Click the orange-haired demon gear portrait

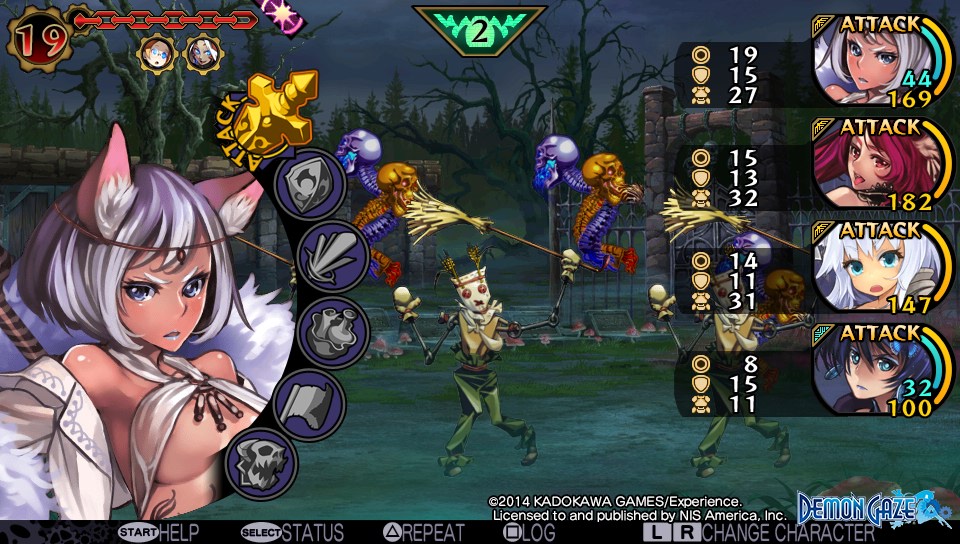pyautogui.click(x=158, y=52)
